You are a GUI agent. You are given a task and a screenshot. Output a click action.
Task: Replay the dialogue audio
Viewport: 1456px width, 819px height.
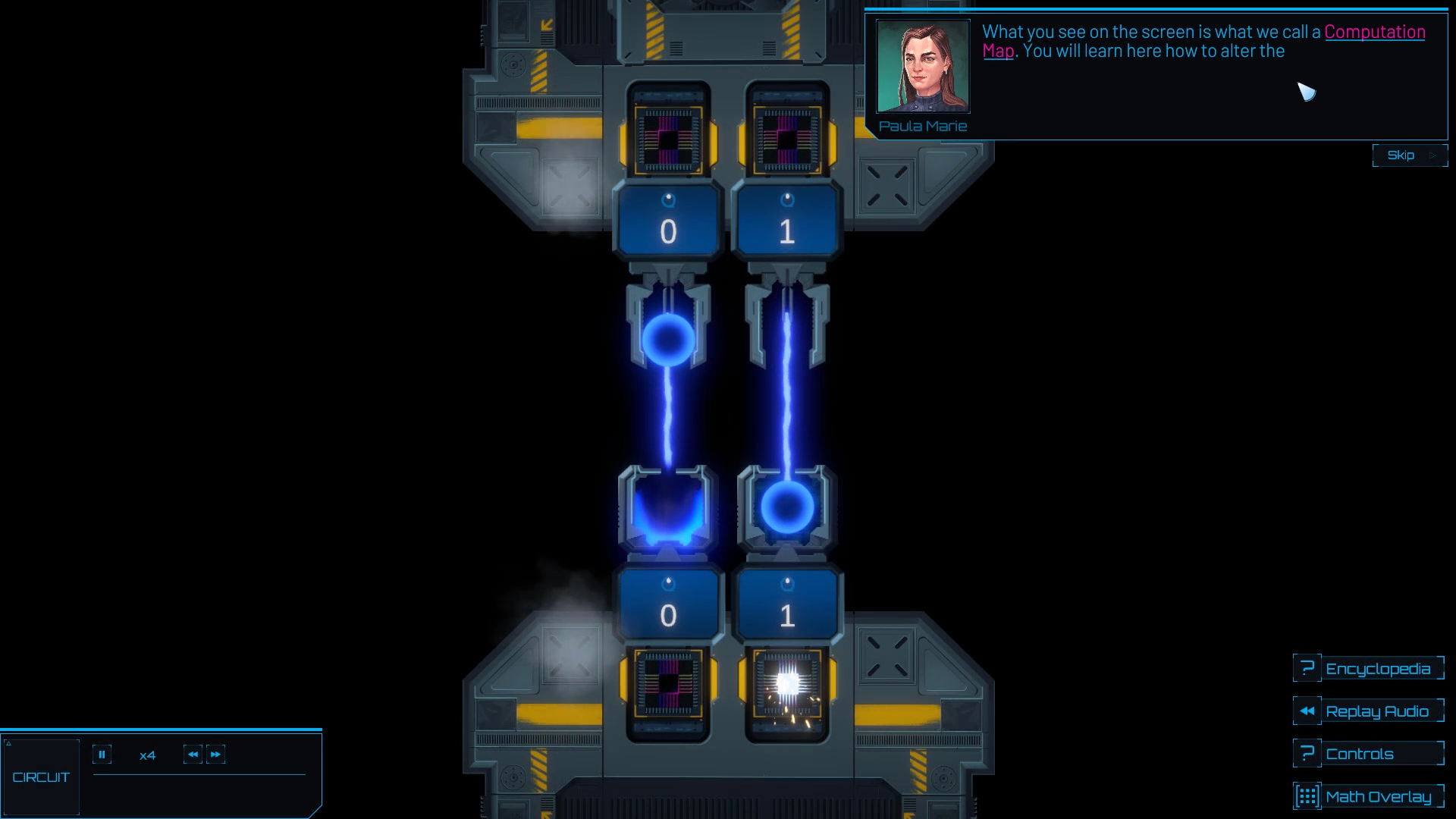pyautogui.click(x=1369, y=711)
